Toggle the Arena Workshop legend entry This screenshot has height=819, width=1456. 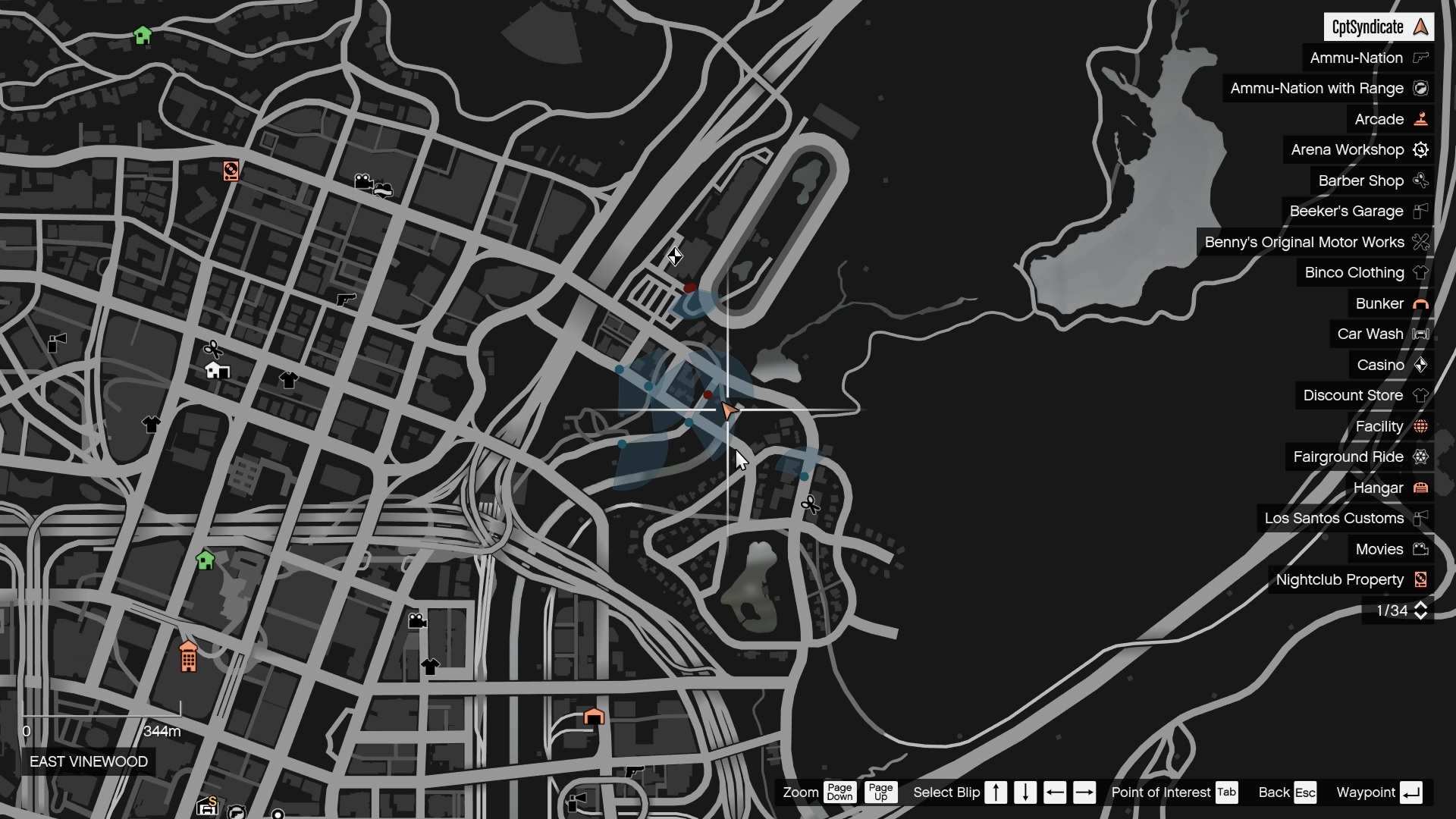(x=1420, y=149)
